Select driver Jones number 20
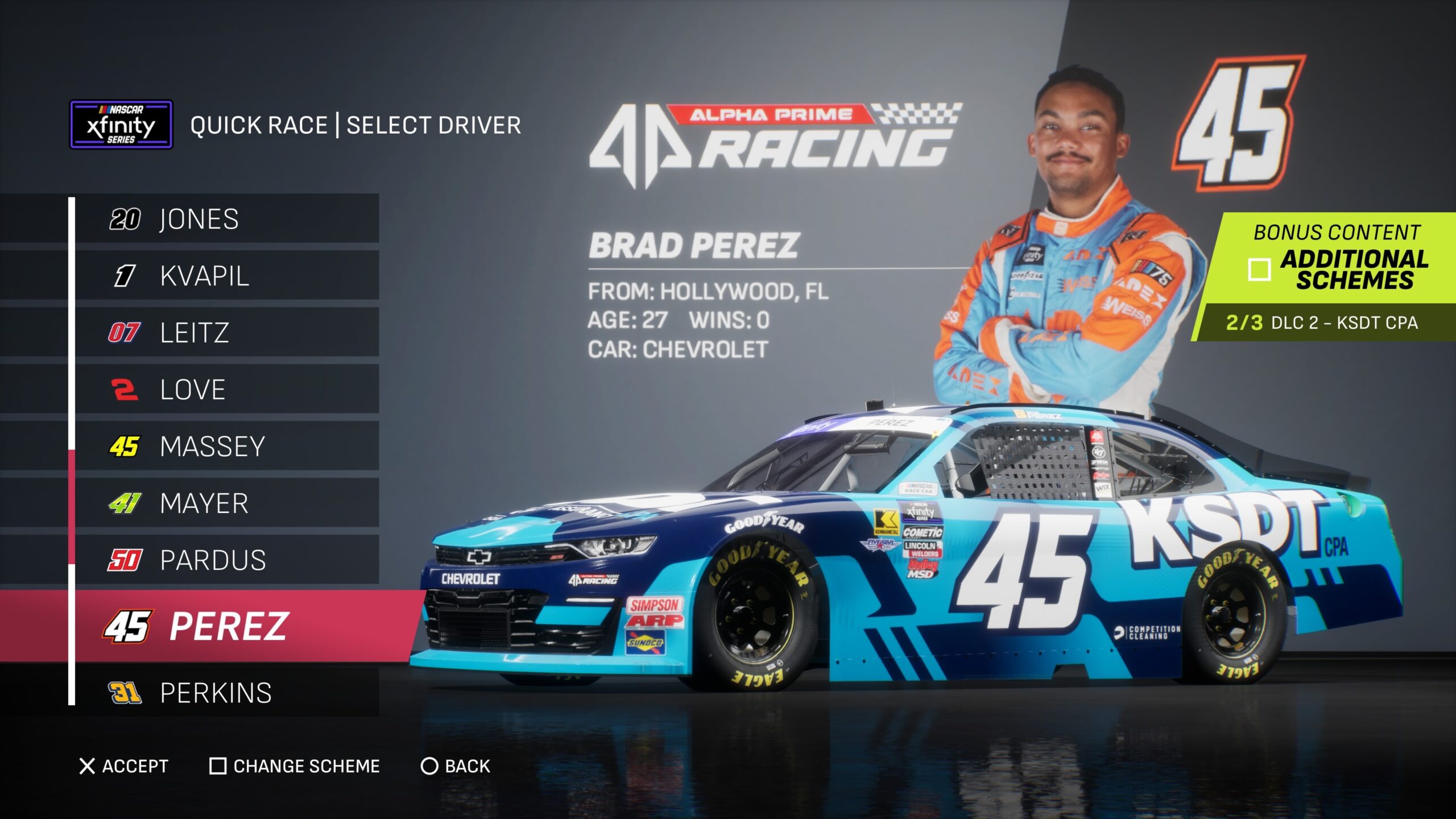The width and height of the screenshot is (1456, 819). point(226,219)
